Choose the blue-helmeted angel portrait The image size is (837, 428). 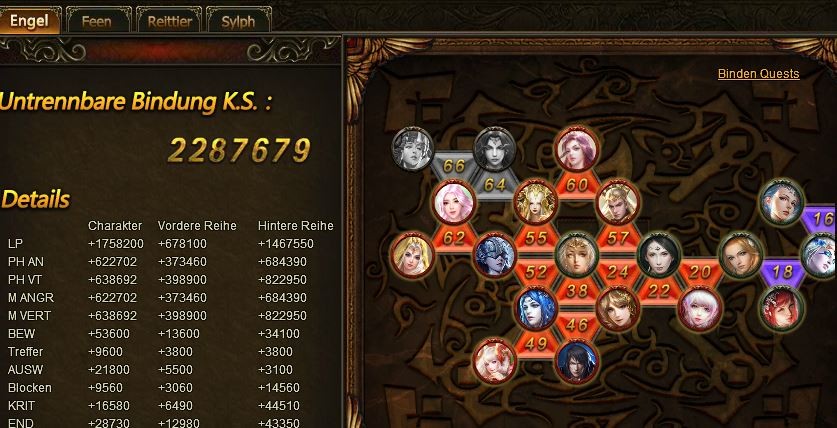pos(495,254)
